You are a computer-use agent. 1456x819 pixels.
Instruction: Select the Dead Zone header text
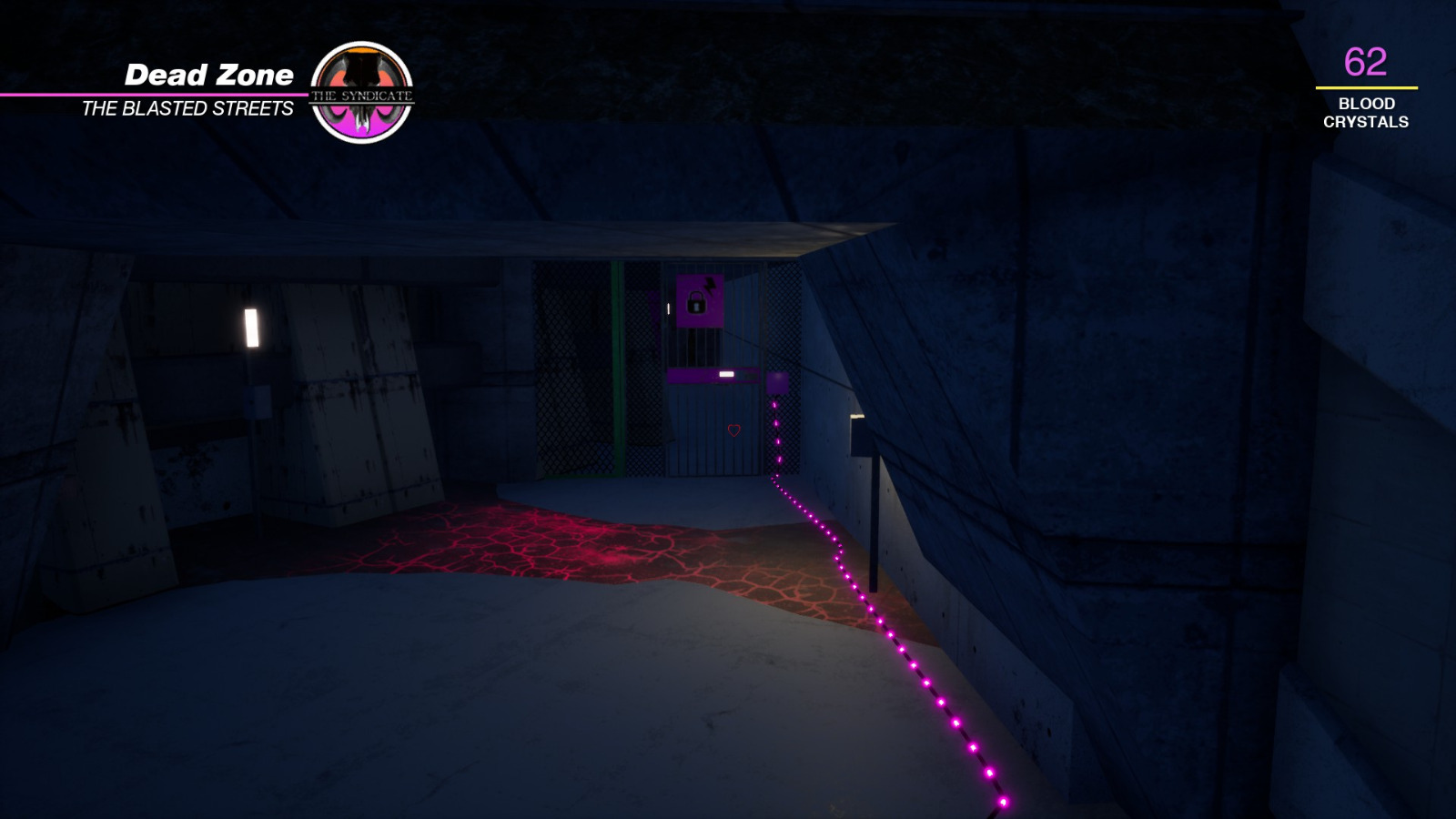tap(209, 76)
